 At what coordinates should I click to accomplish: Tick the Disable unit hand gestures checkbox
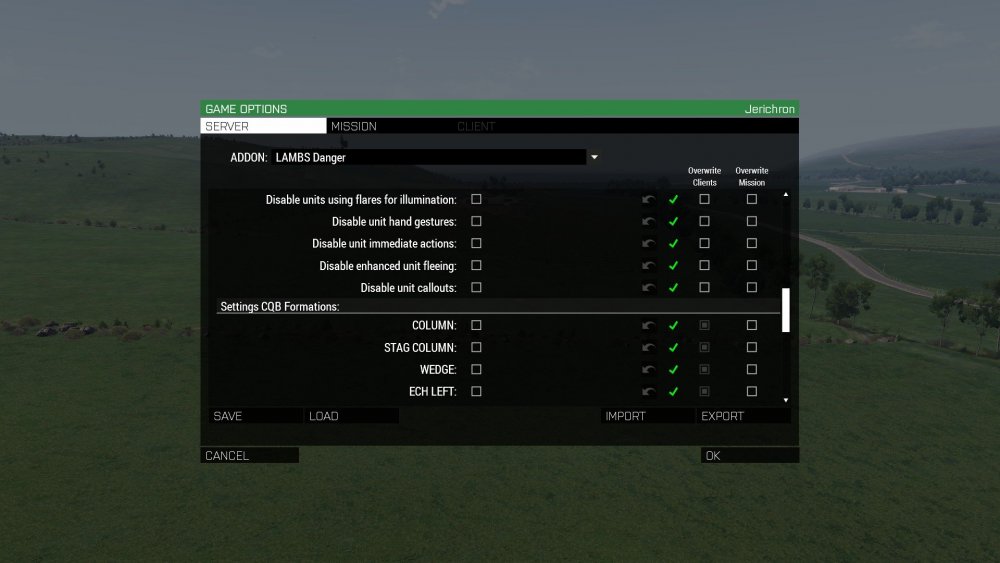click(476, 221)
